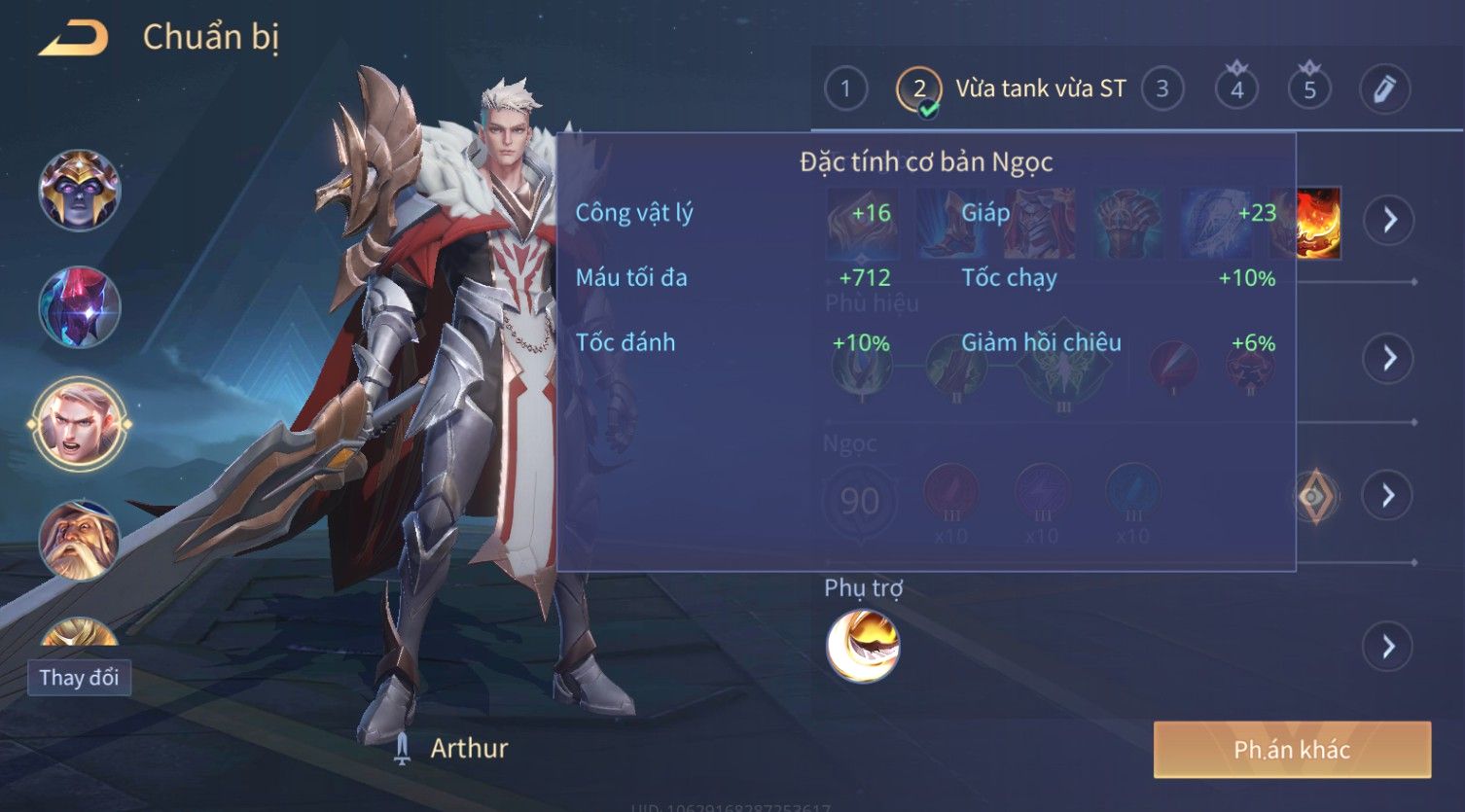
Task: Click the Thay đổi hero button
Action: (79, 678)
